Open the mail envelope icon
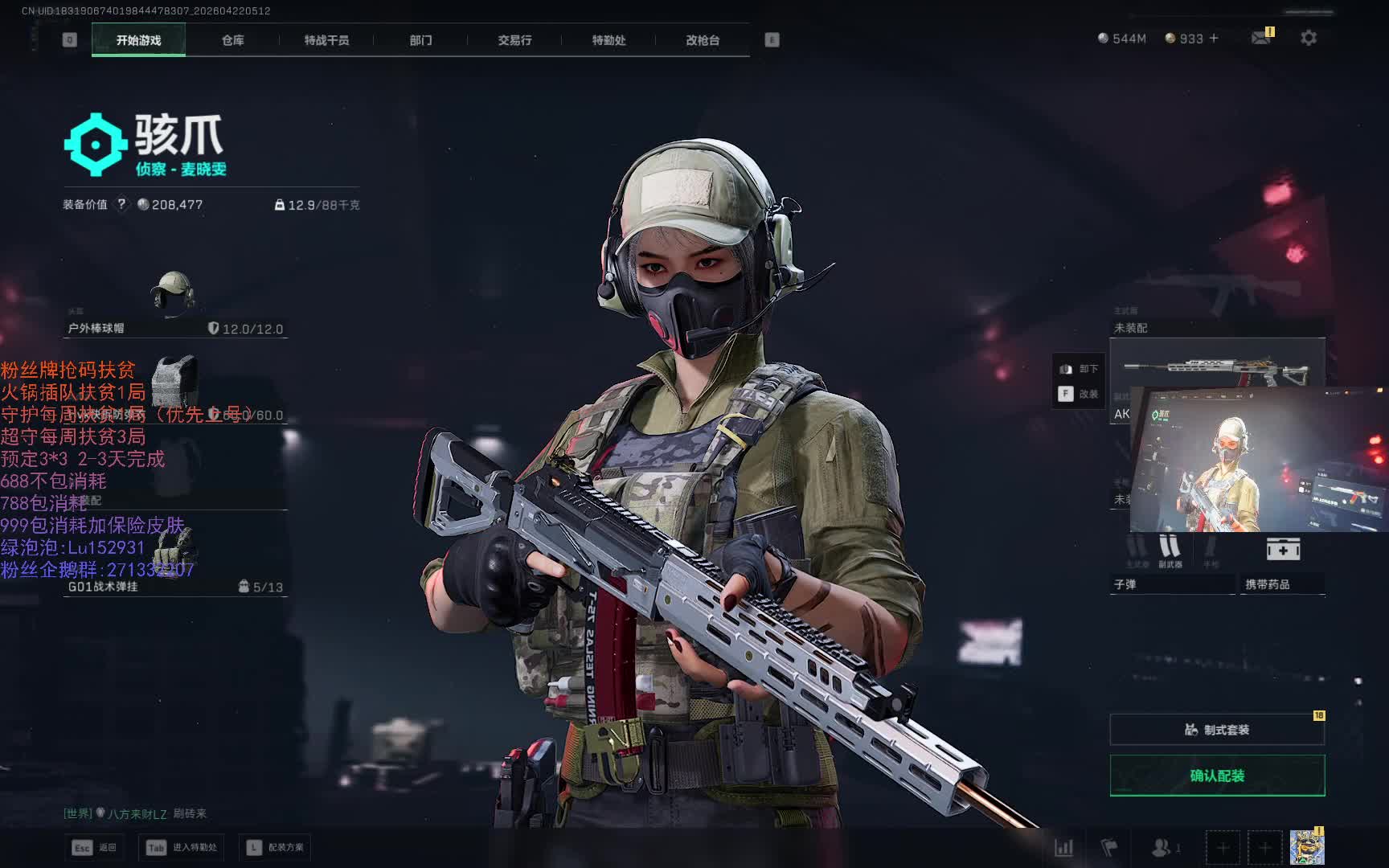The width and height of the screenshot is (1389, 868). 1261,38
